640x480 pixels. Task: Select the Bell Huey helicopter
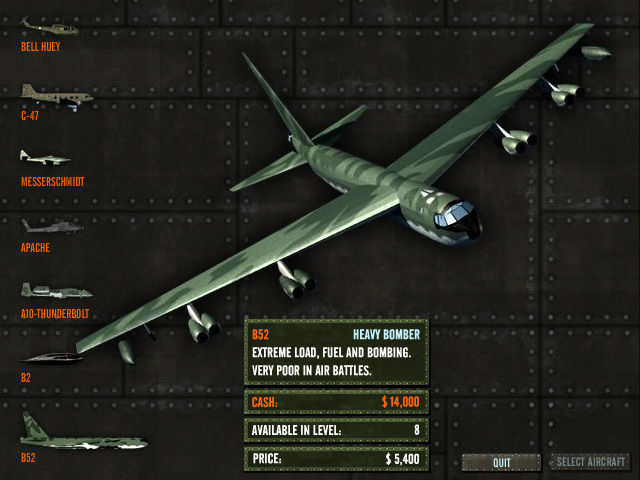tap(48, 27)
